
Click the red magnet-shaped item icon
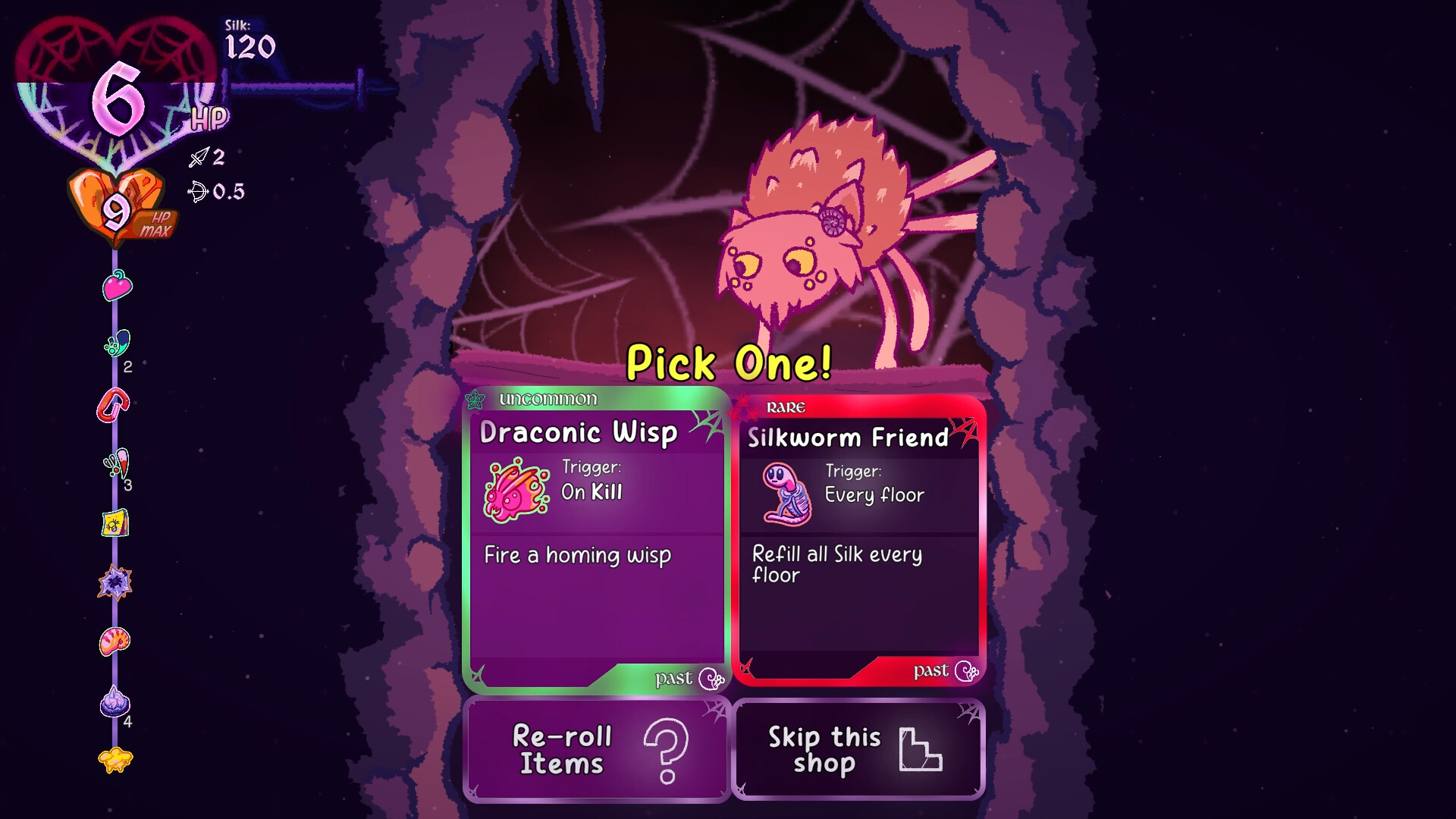pyautogui.click(x=115, y=403)
